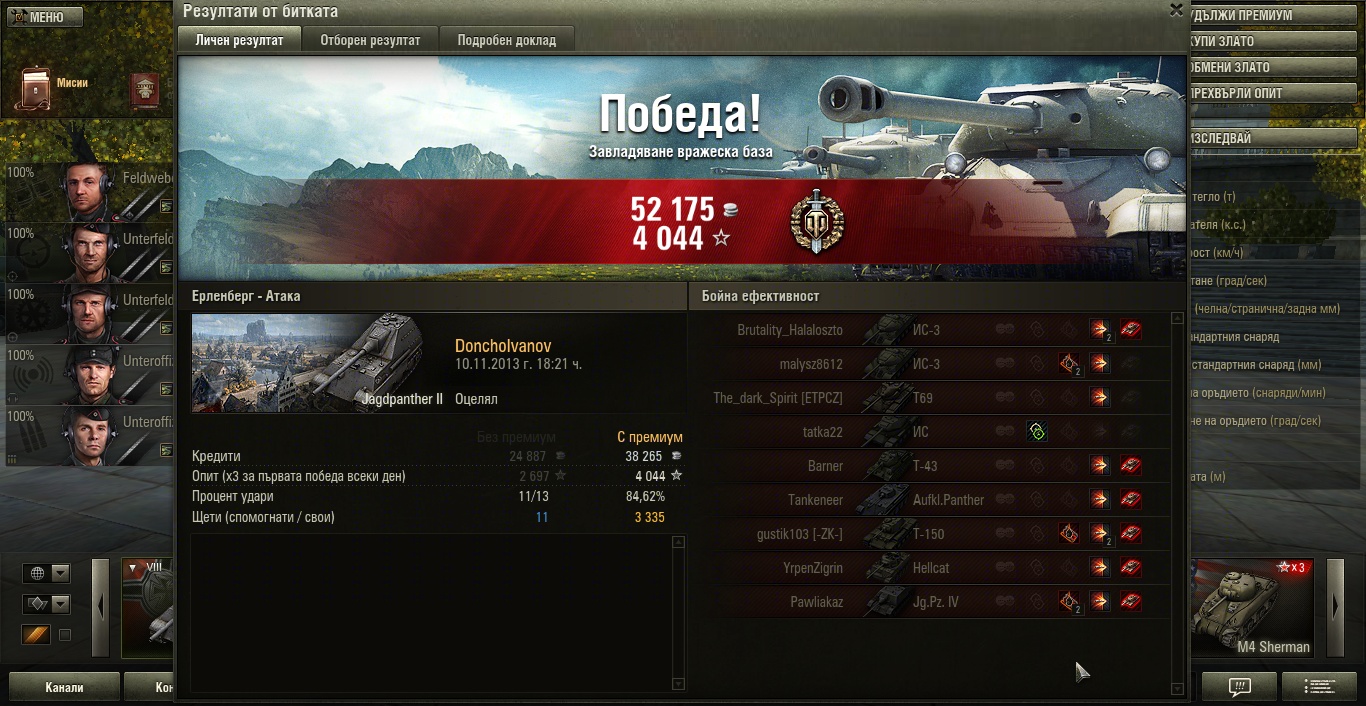Screen dimensions: 1366x706
Task: Select the M4 Sherman tank in carousel
Action: 1254,608
